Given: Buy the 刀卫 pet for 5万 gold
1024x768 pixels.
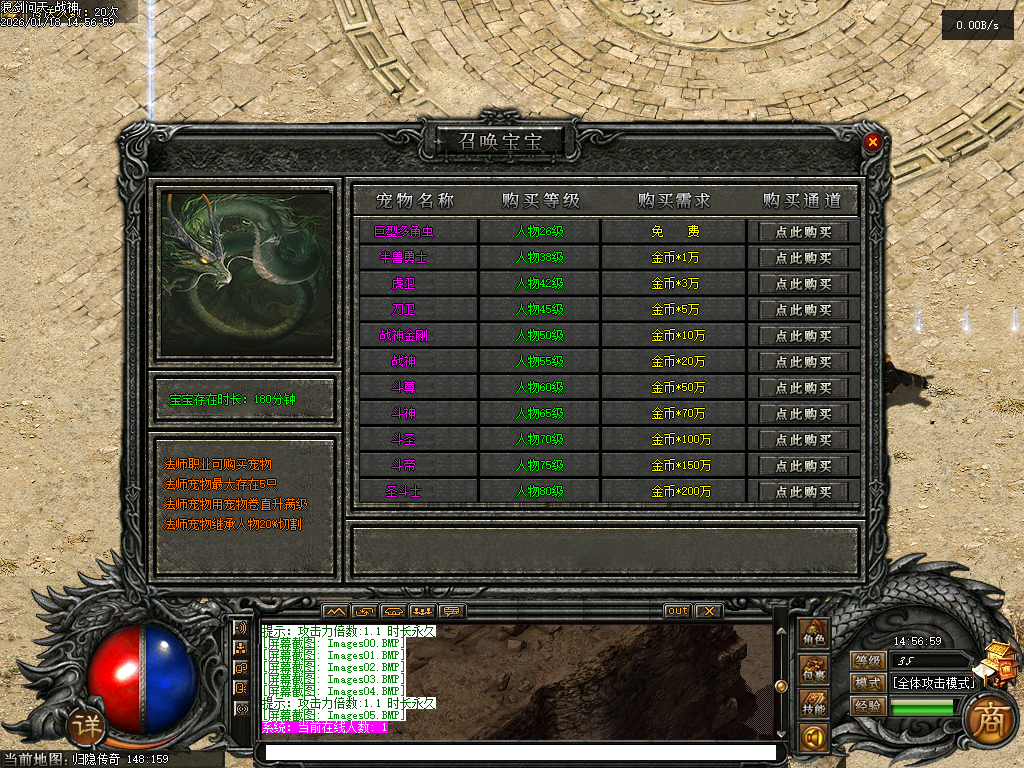Looking at the screenshot, I should click(x=803, y=310).
